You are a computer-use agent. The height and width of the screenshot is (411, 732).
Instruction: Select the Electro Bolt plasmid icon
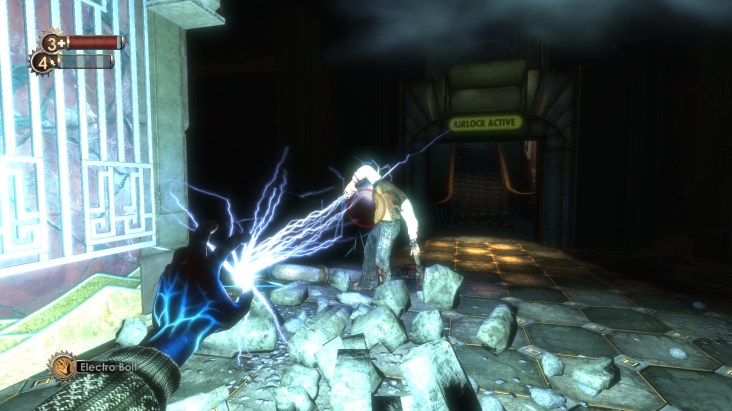(x=60, y=367)
